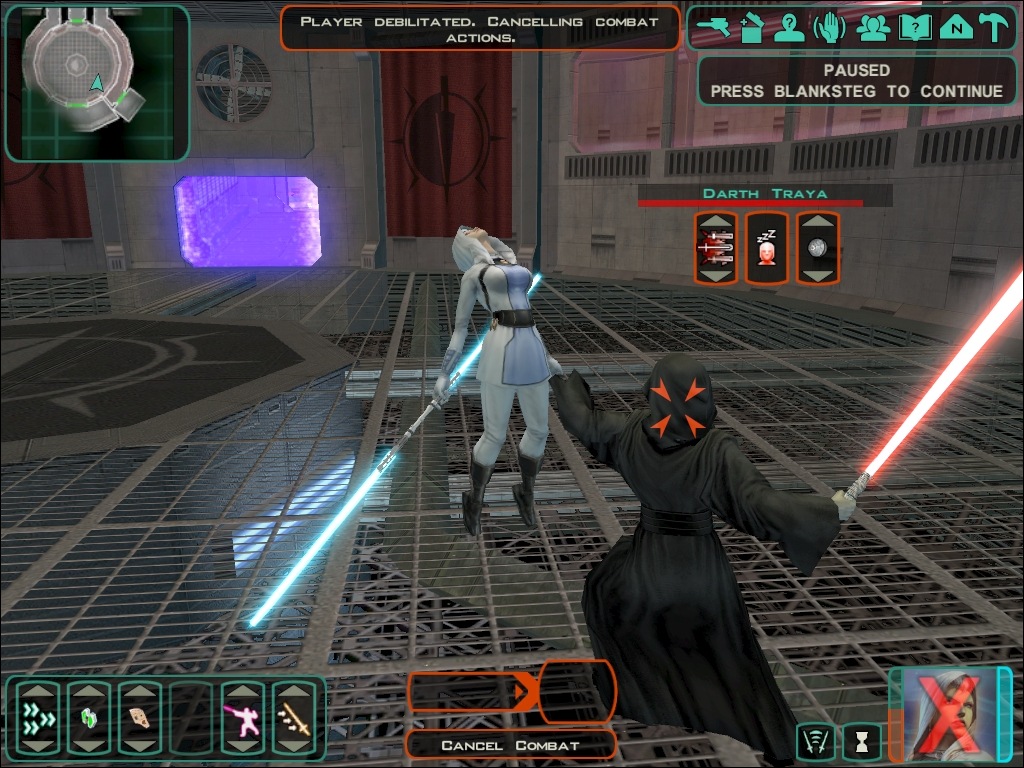Select the golden sword with arrows slot
The image size is (1024, 768).
(x=293, y=718)
